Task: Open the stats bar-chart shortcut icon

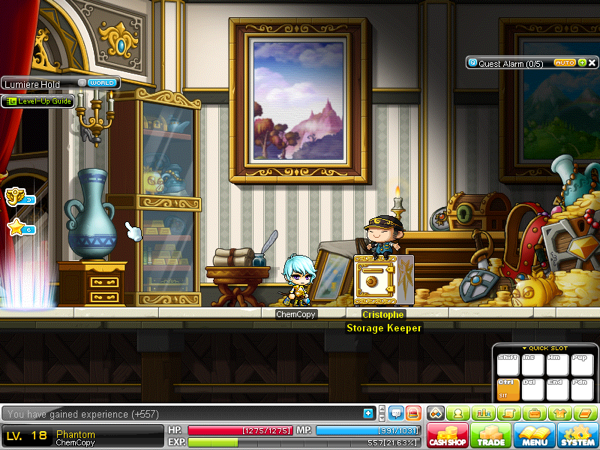Action: (x=481, y=413)
